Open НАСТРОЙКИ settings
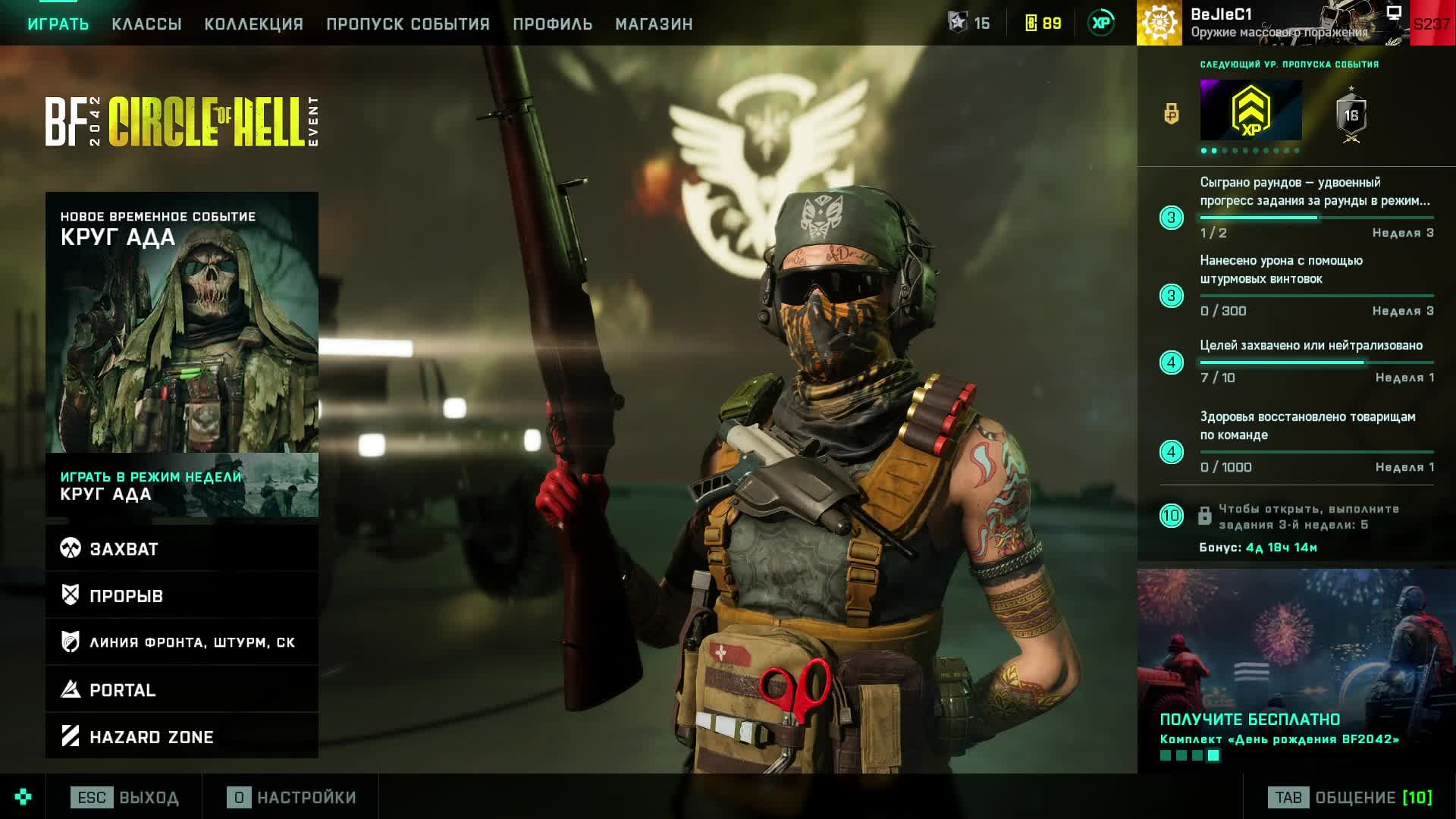This screenshot has width=1456, height=819. click(292, 798)
